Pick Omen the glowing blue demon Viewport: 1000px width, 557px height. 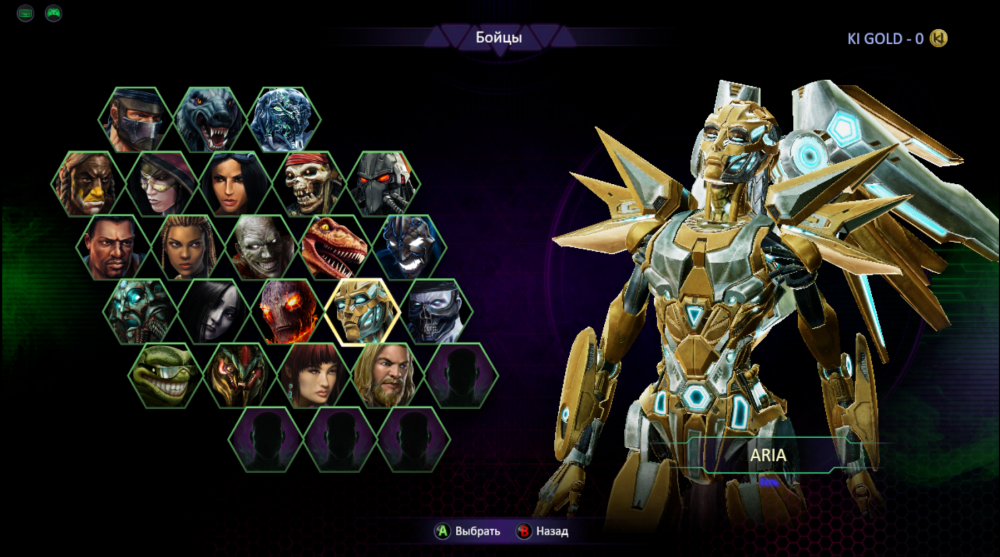pyautogui.click(x=410, y=247)
